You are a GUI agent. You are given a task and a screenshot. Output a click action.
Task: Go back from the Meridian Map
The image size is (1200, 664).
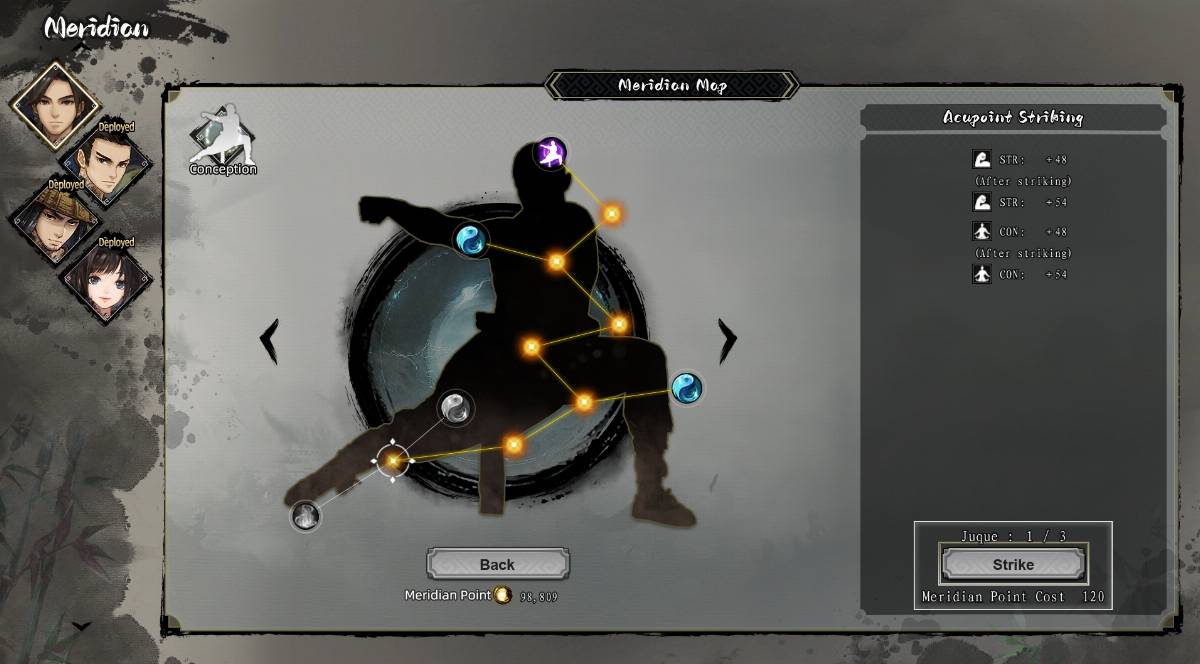click(x=497, y=564)
